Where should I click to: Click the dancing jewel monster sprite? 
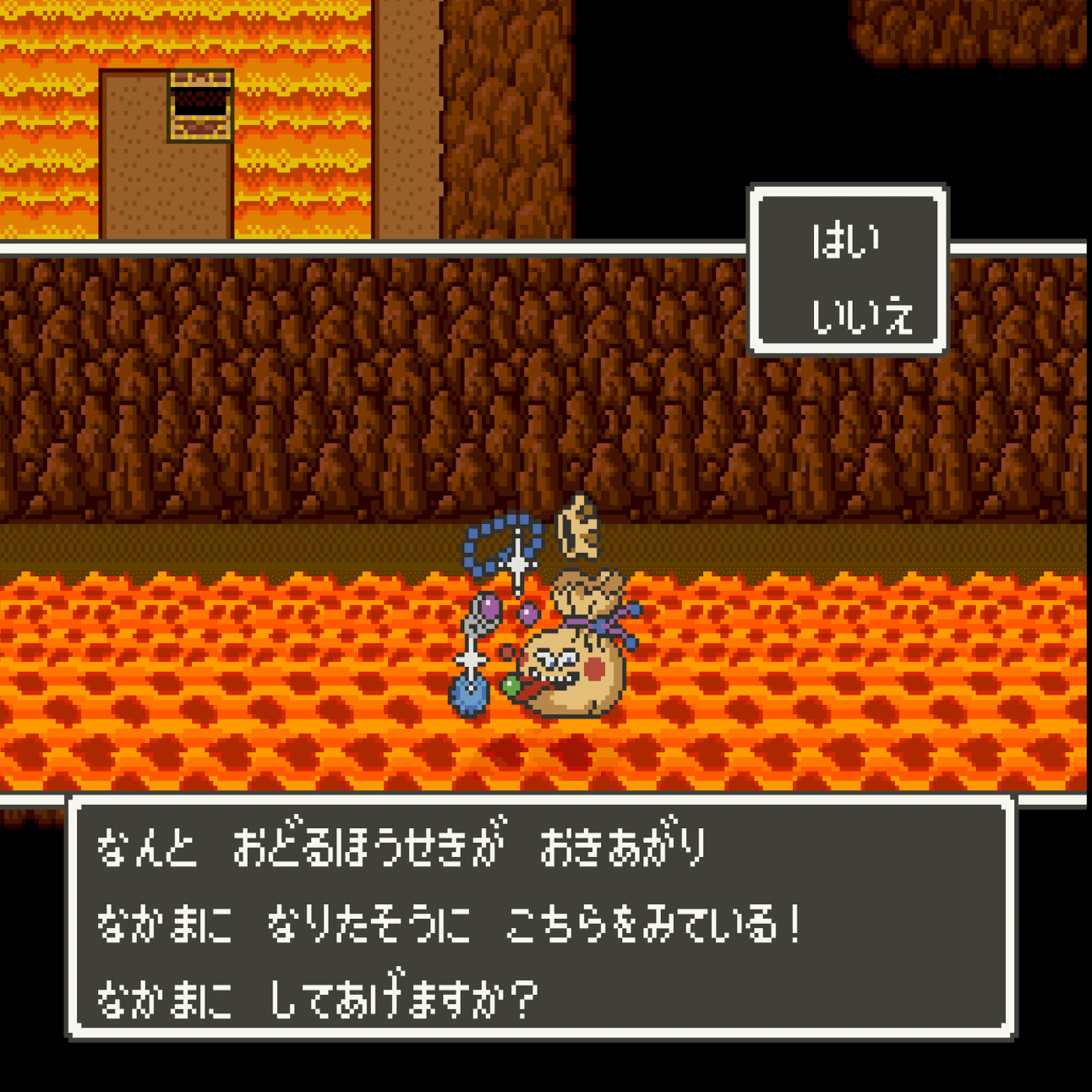click(575, 668)
